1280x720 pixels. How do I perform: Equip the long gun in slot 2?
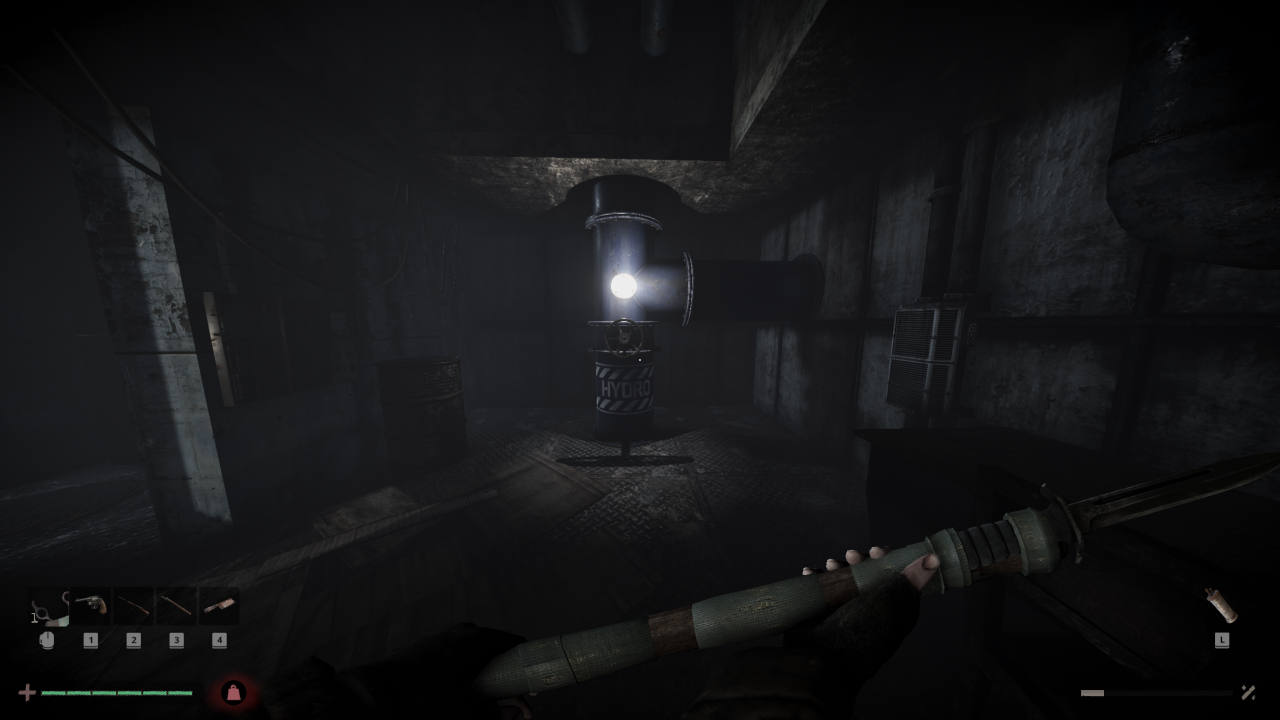coord(133,606)
